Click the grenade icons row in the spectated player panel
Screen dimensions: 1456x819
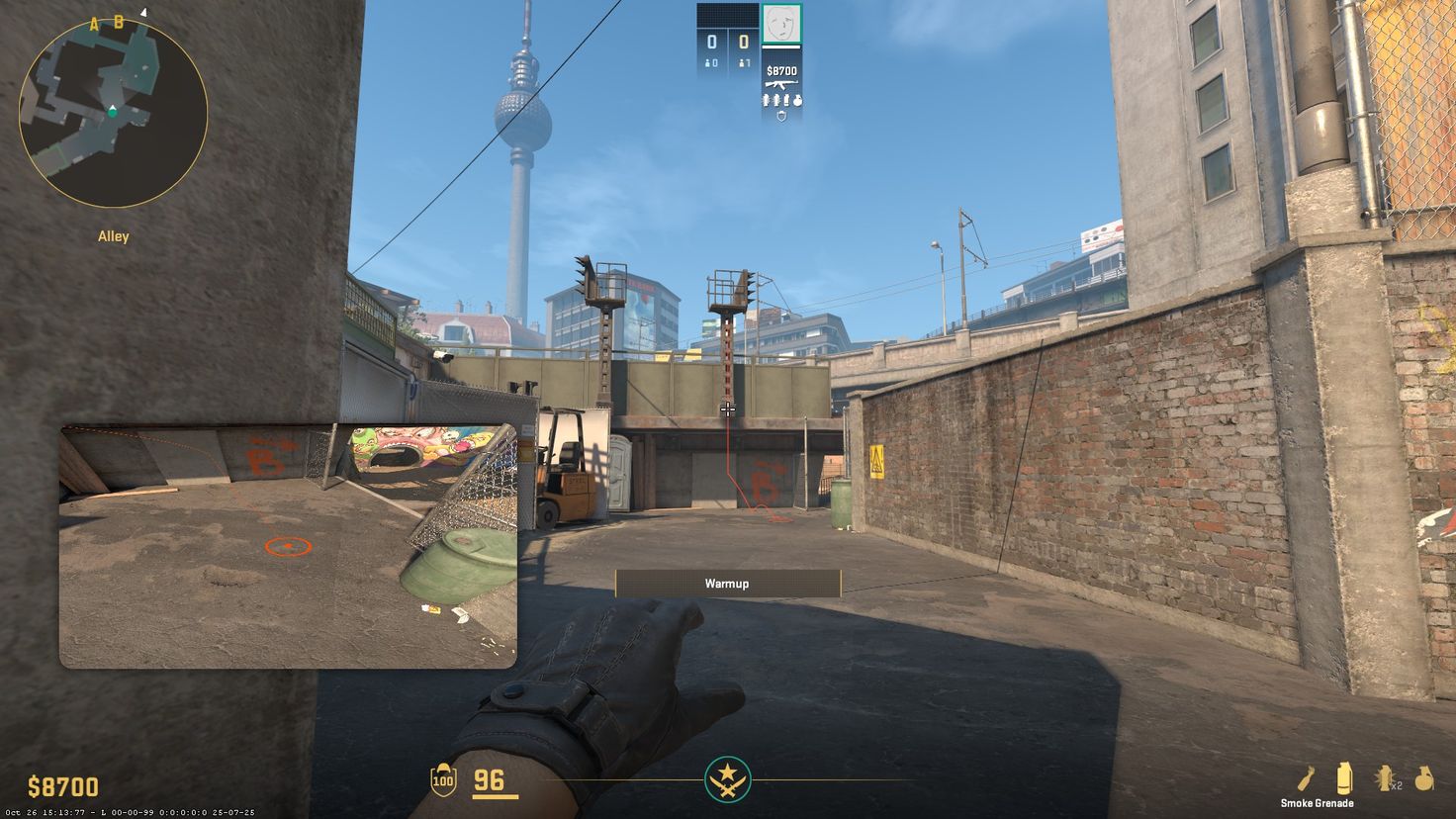click(781, 99)
